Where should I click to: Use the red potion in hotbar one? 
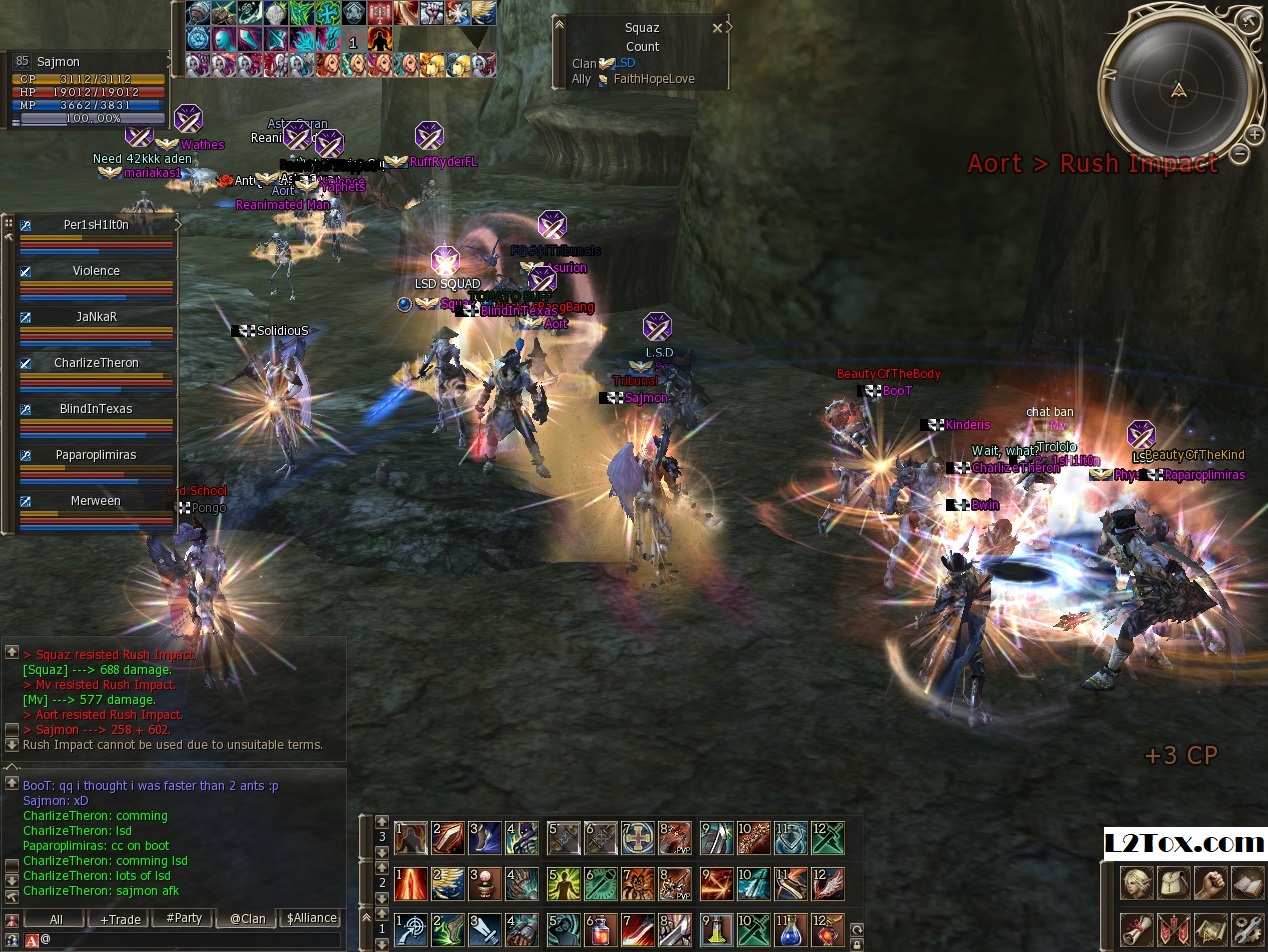click(598, 930)
